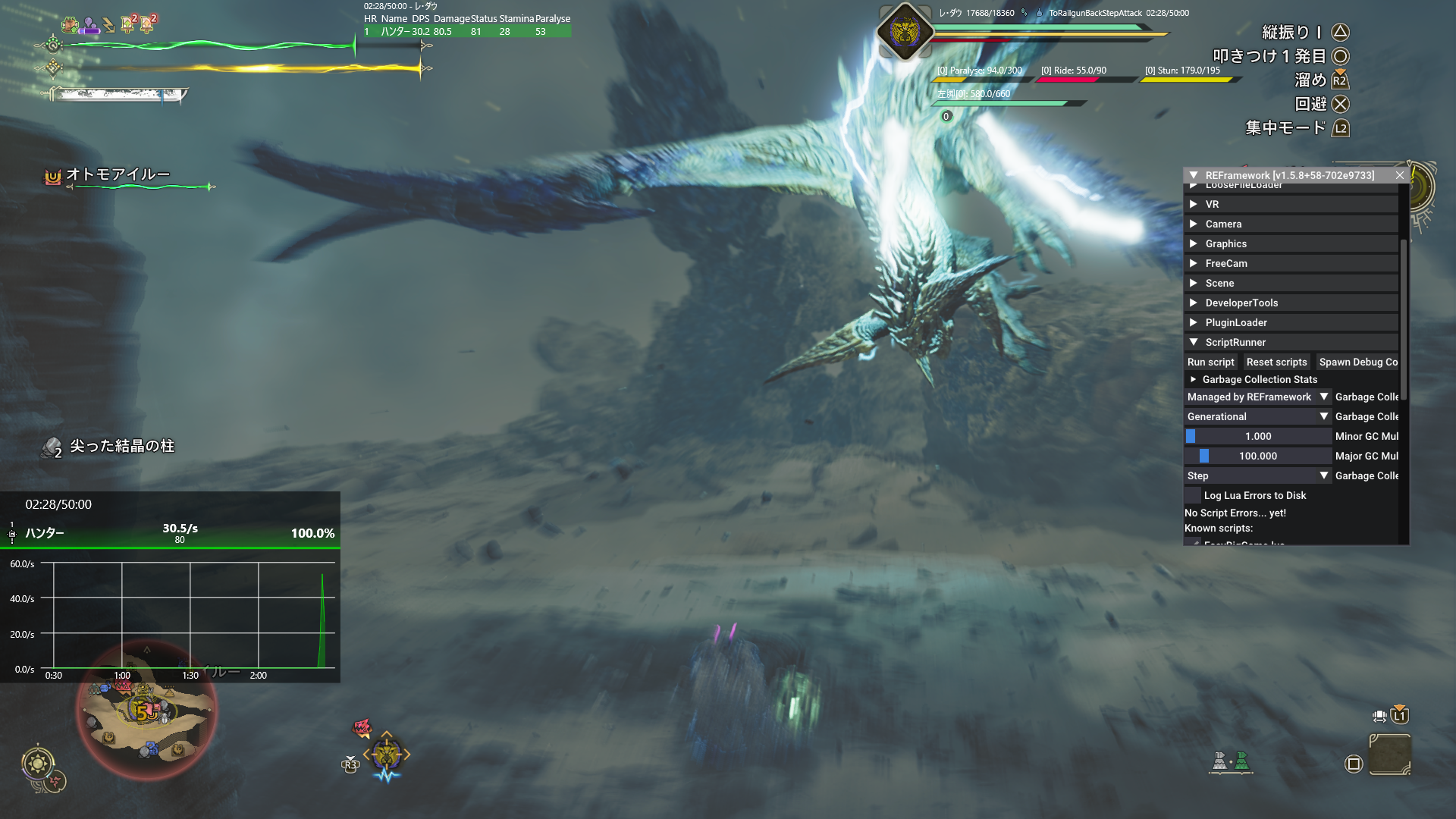Toggle the Log Lua Errors to Disk checkbox

click(1193, 495)
